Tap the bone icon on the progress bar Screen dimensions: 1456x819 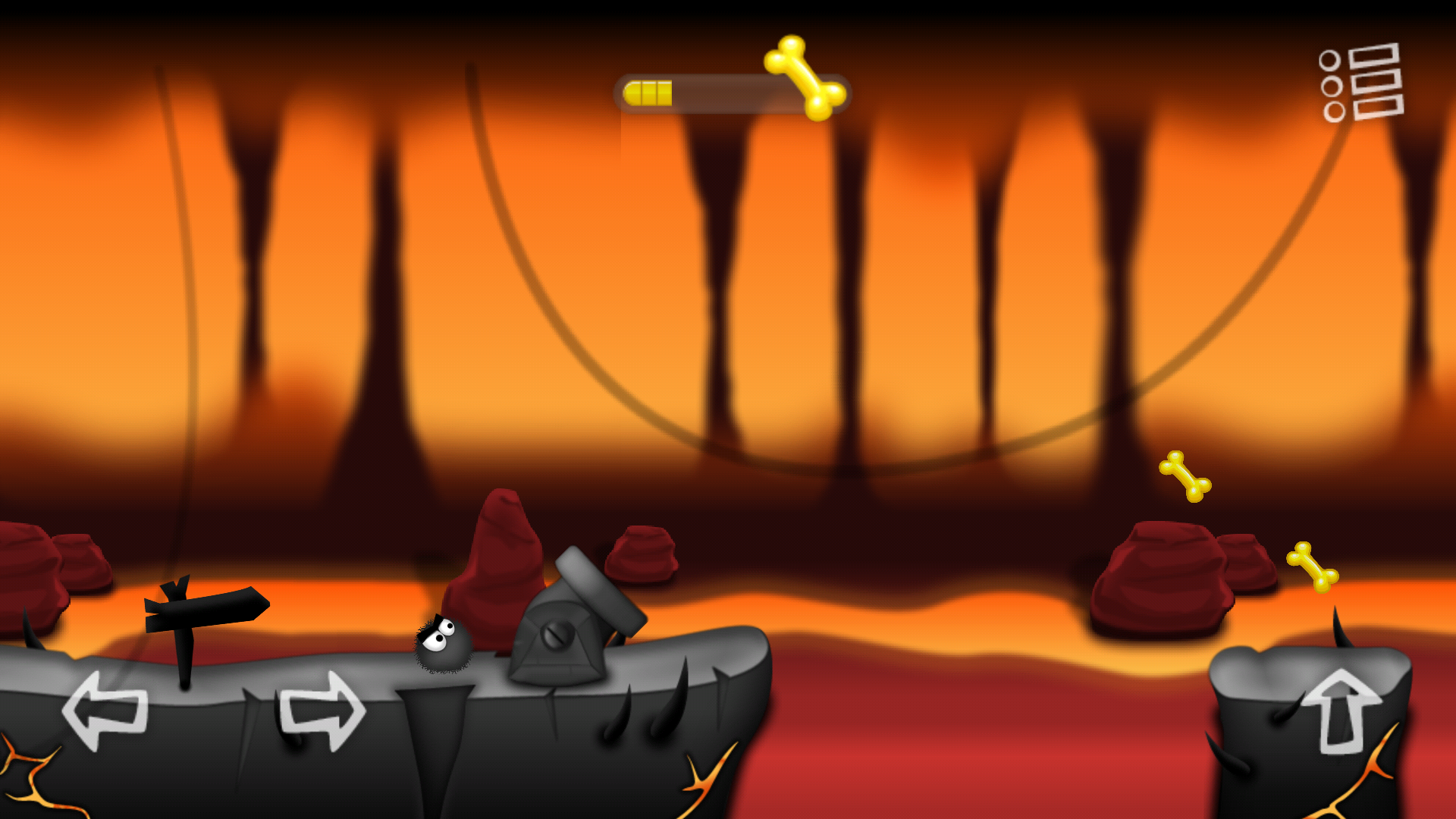(804, 80)
